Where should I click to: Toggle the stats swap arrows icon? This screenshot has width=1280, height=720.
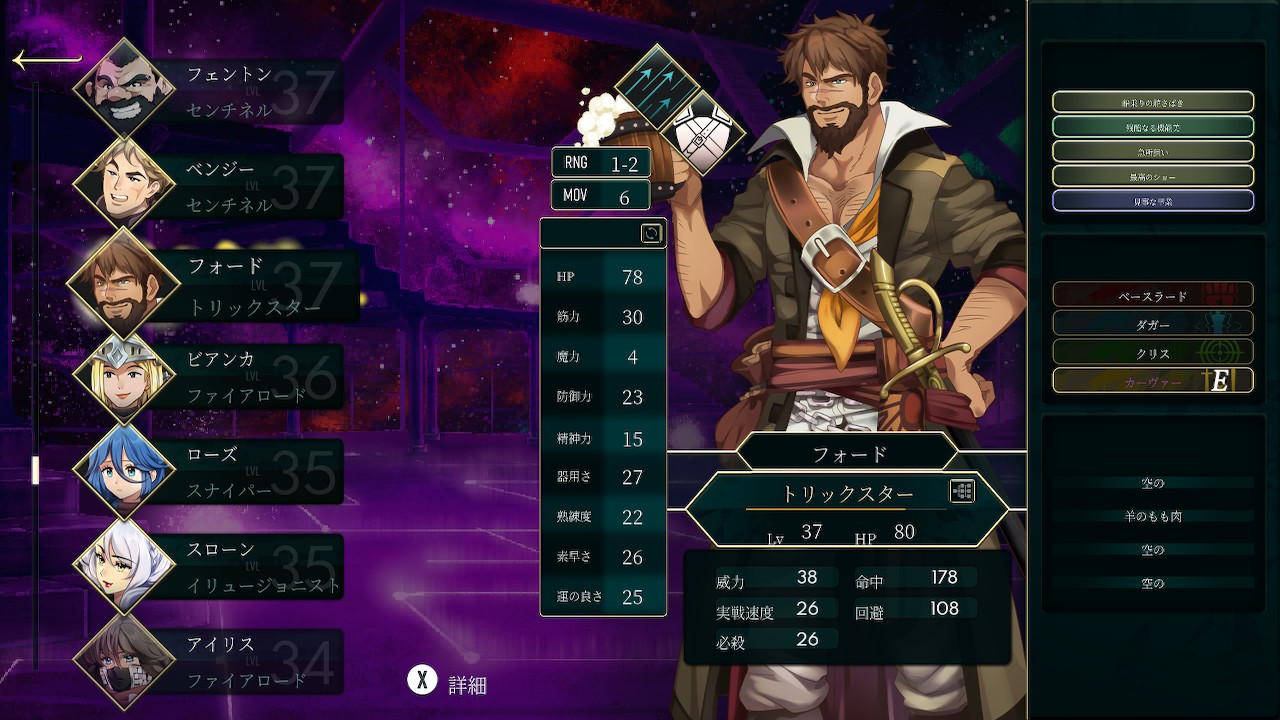tap(651, 233)
